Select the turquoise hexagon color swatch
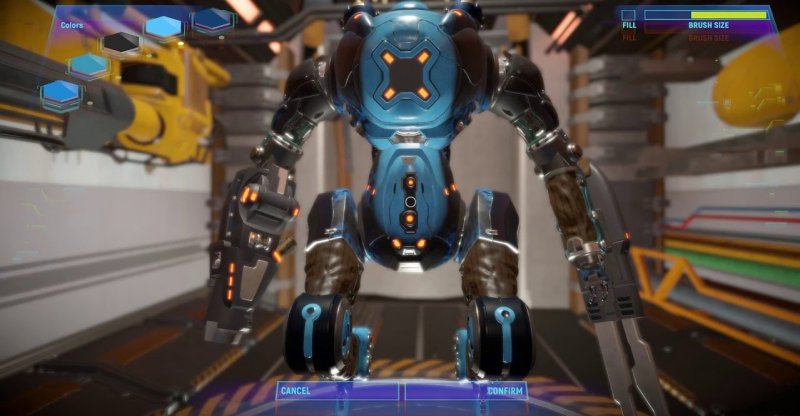Screen dimensions: 800x416 pyautogui.click(x=89, y=65)
